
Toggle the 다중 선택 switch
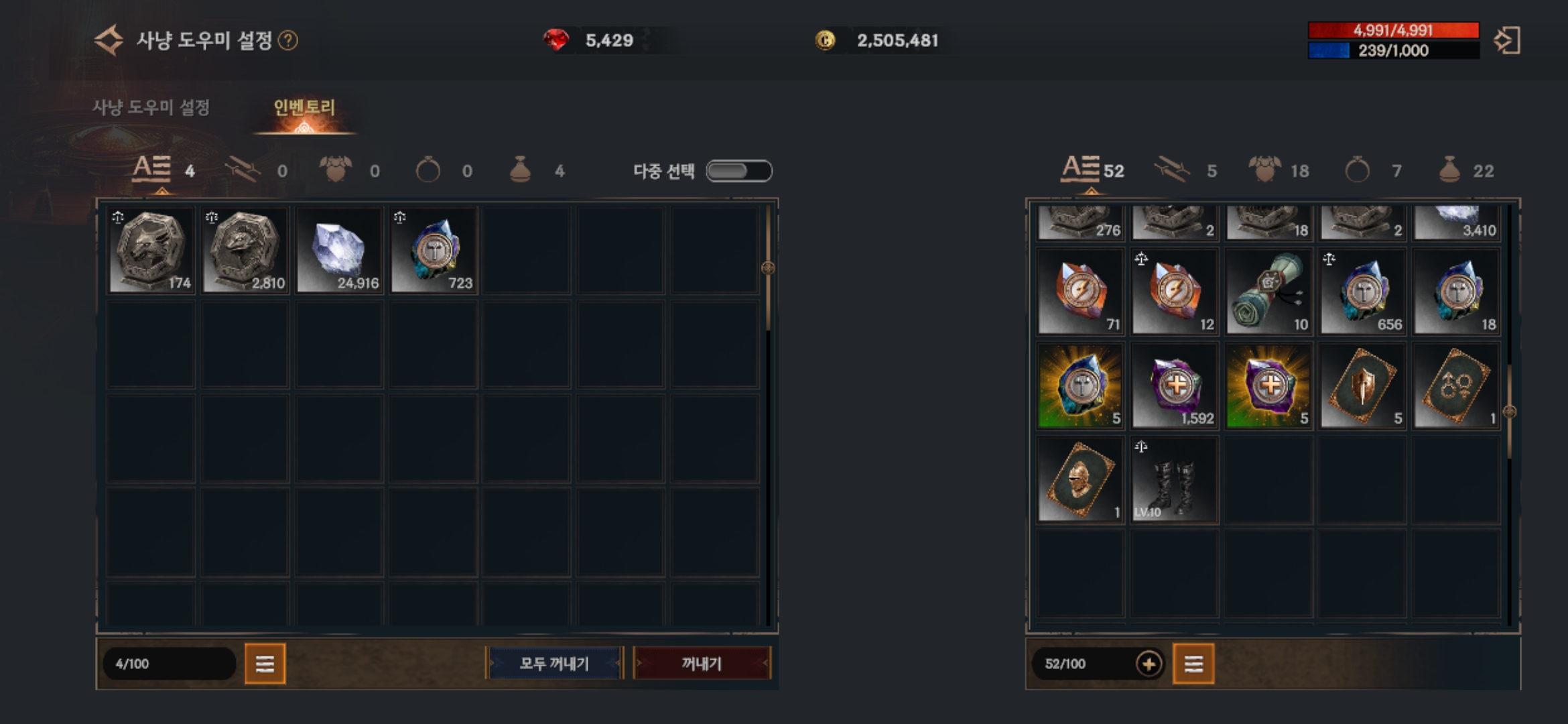pos(739,171)
